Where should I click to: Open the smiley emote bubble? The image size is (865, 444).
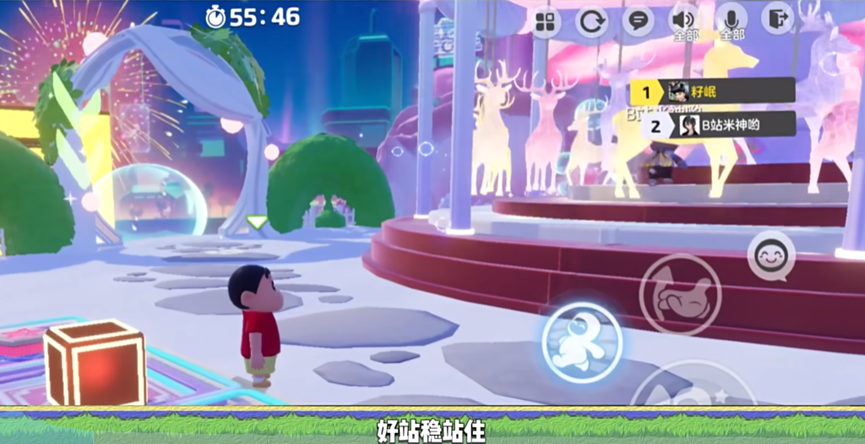(771, 257)
